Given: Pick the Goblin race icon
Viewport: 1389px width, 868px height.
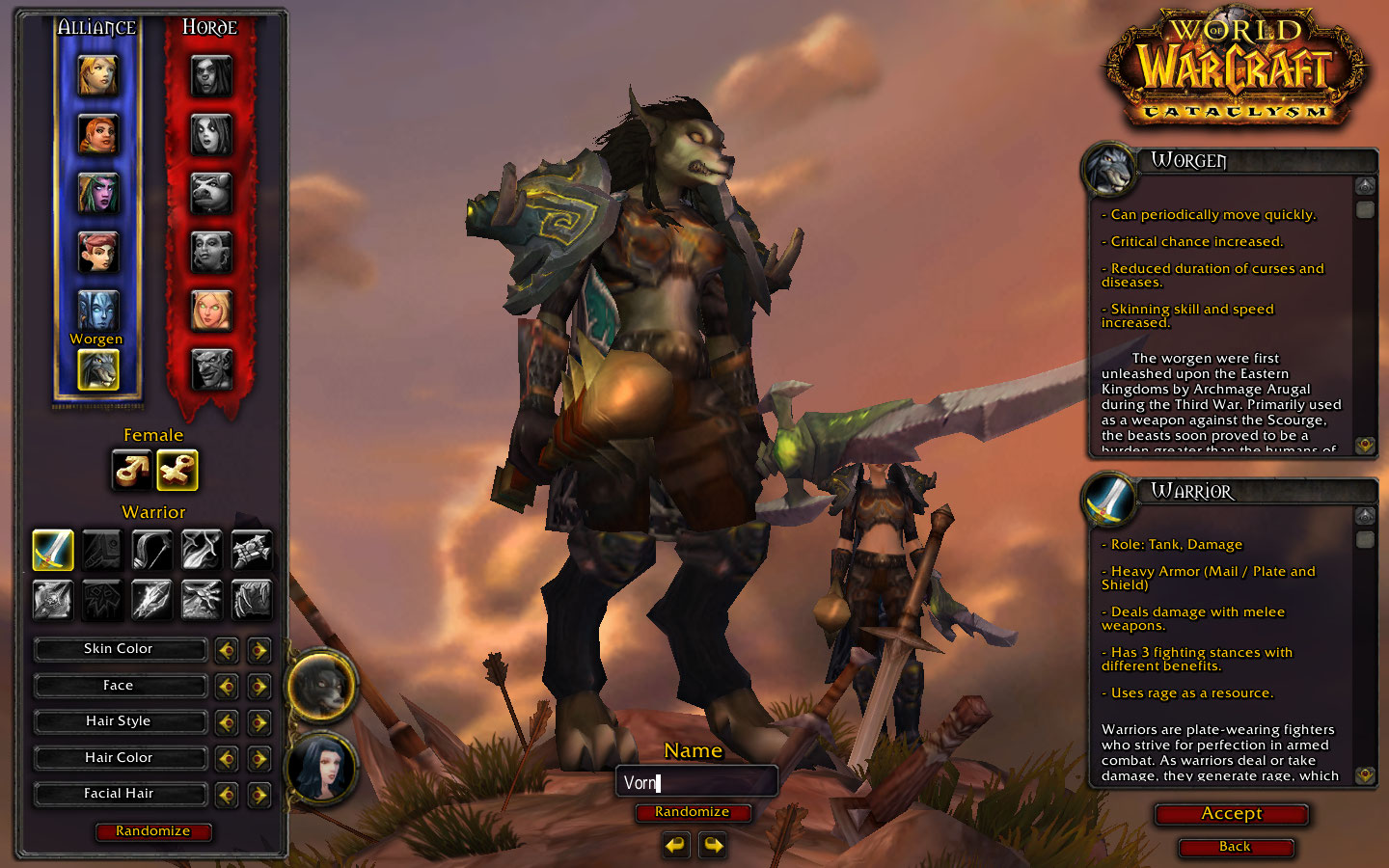Looking at the screenshot, I should point(211,368).
